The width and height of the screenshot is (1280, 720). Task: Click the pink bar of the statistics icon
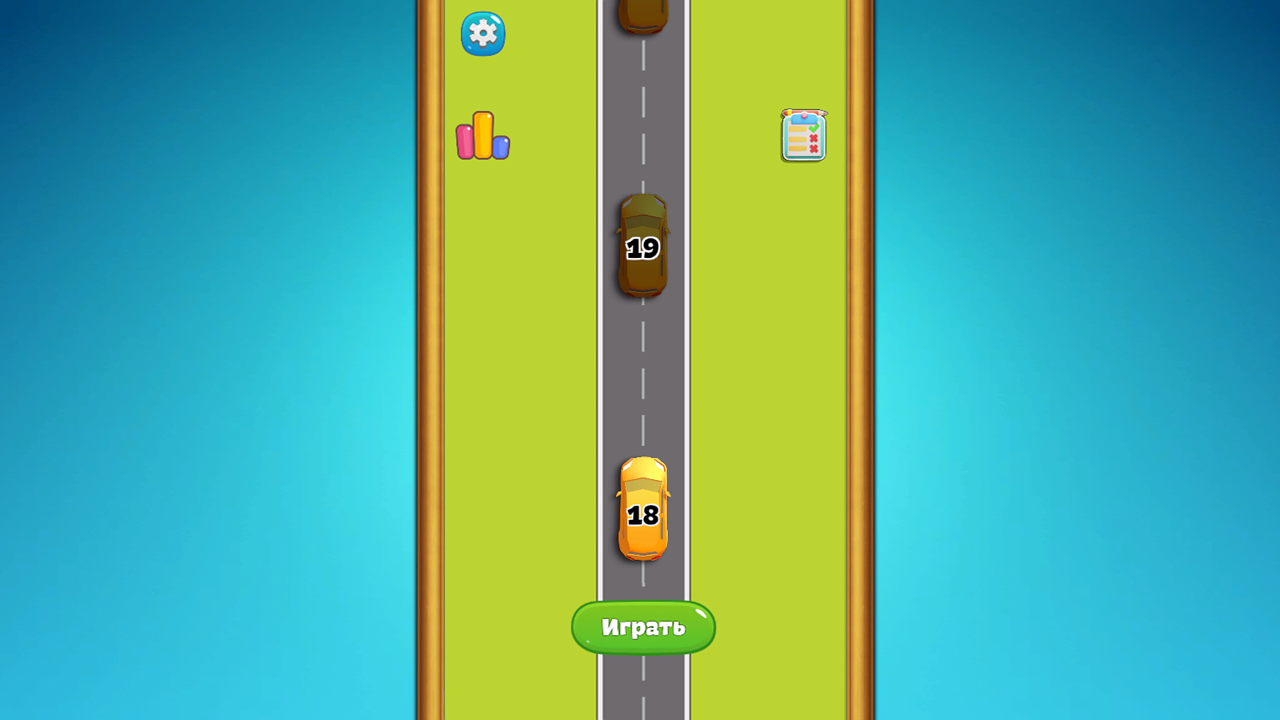[x=466, y=140]
